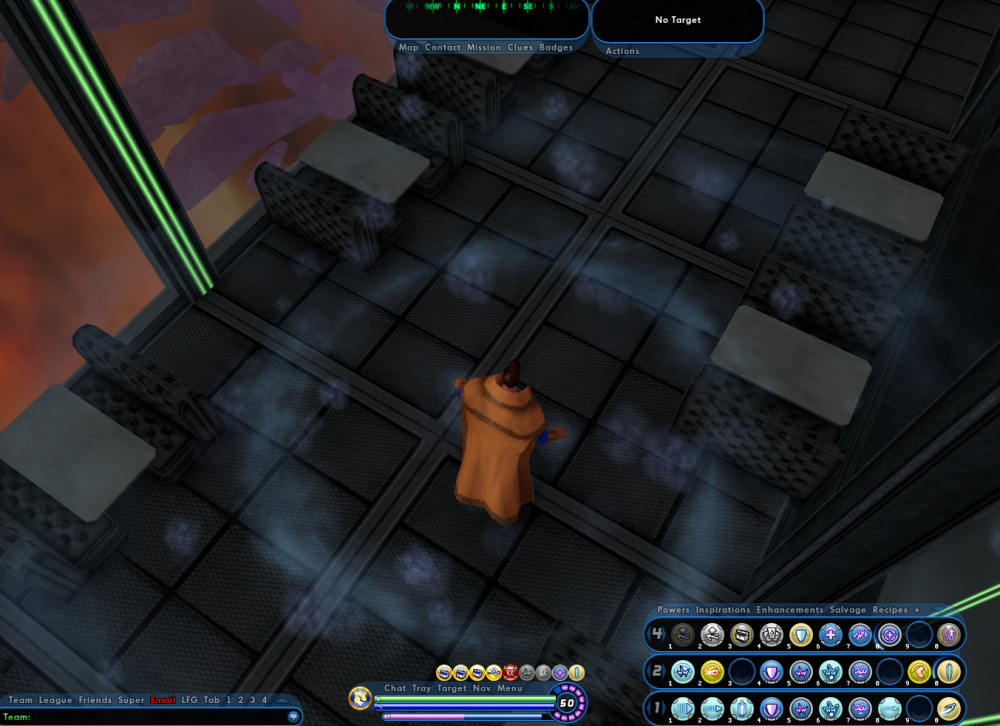Open the Salvage inventory

848,610
